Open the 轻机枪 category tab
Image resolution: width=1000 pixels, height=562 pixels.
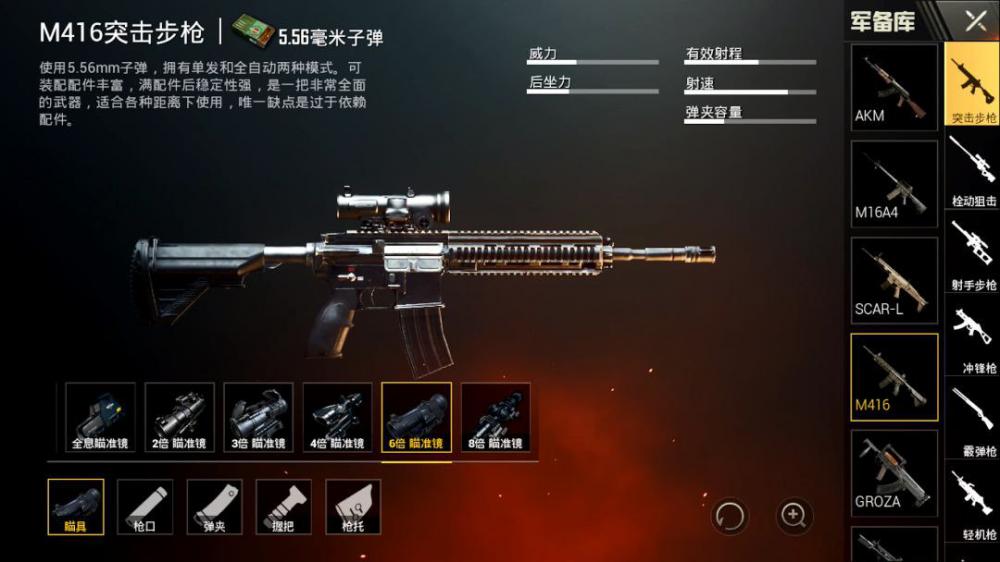click(x=973, y=503)
